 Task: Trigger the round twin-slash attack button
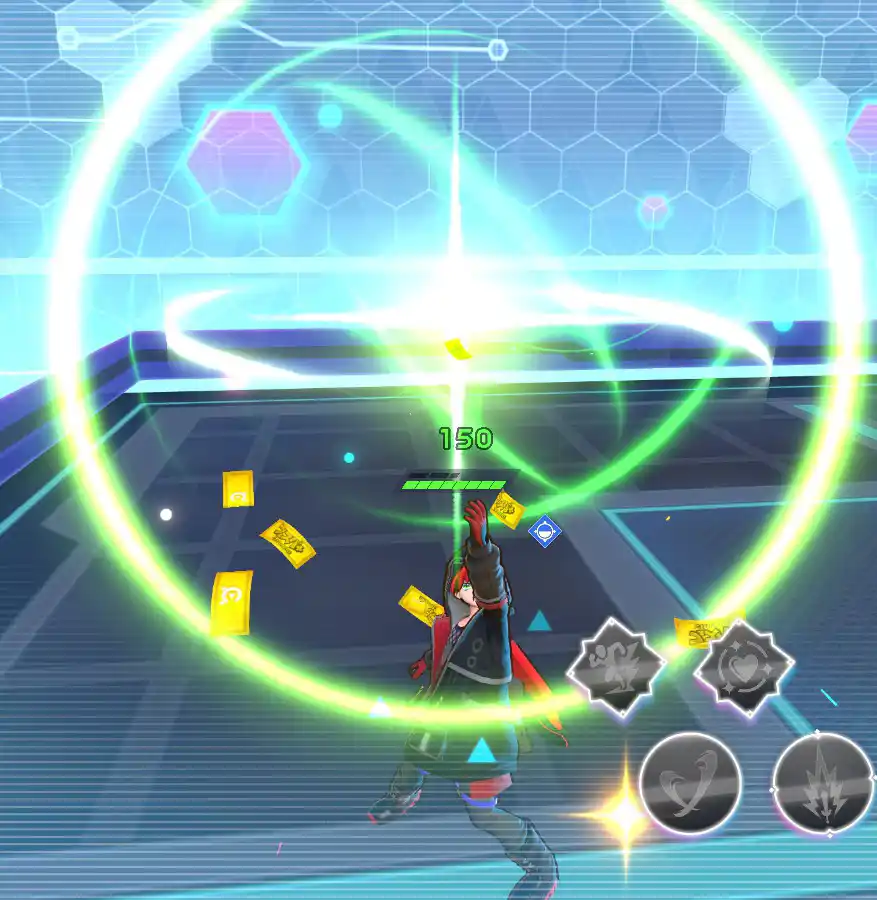690,784
